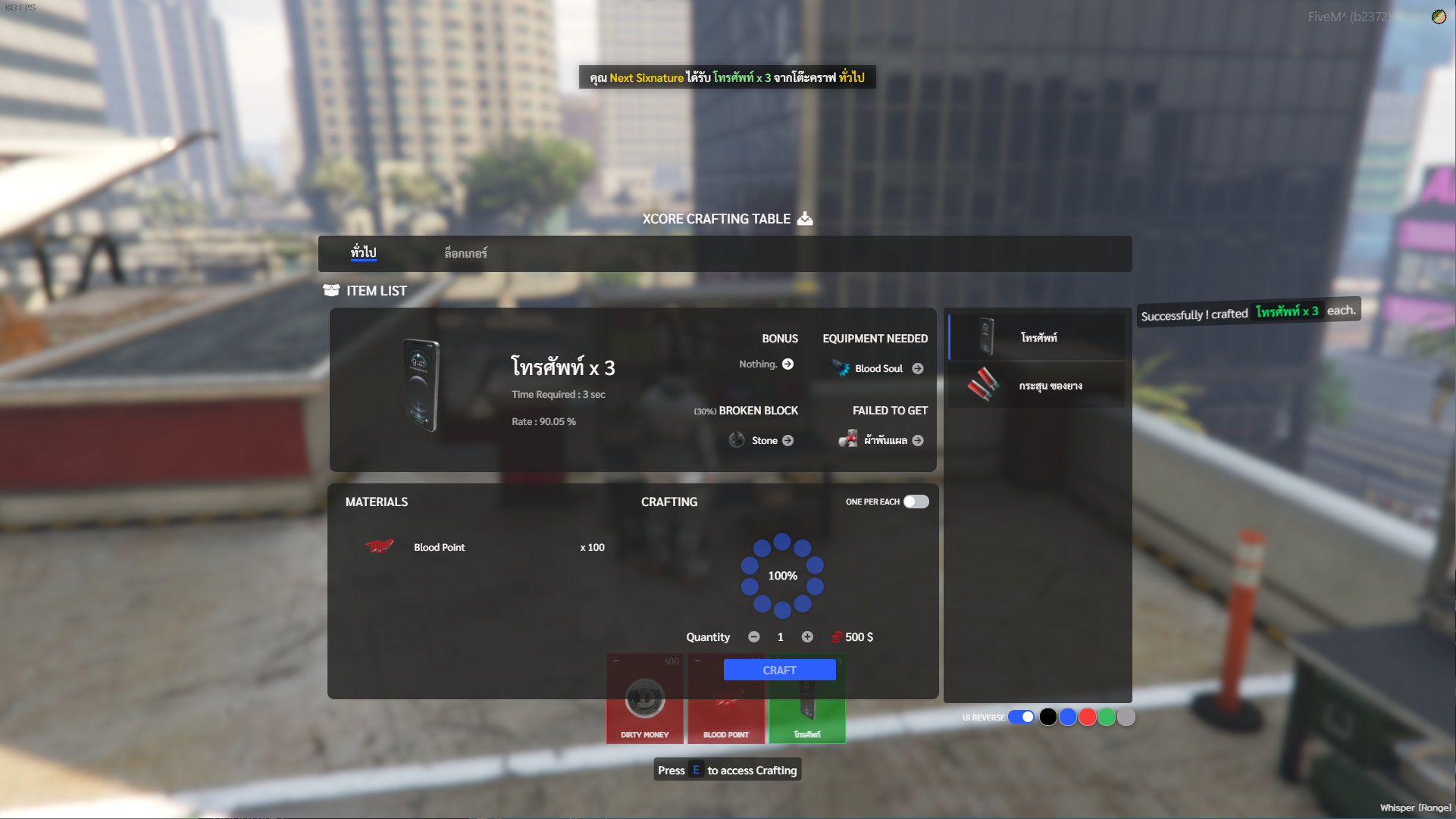
Task: Click the box icon beside ITEM LIST
Action: point(331,290)
